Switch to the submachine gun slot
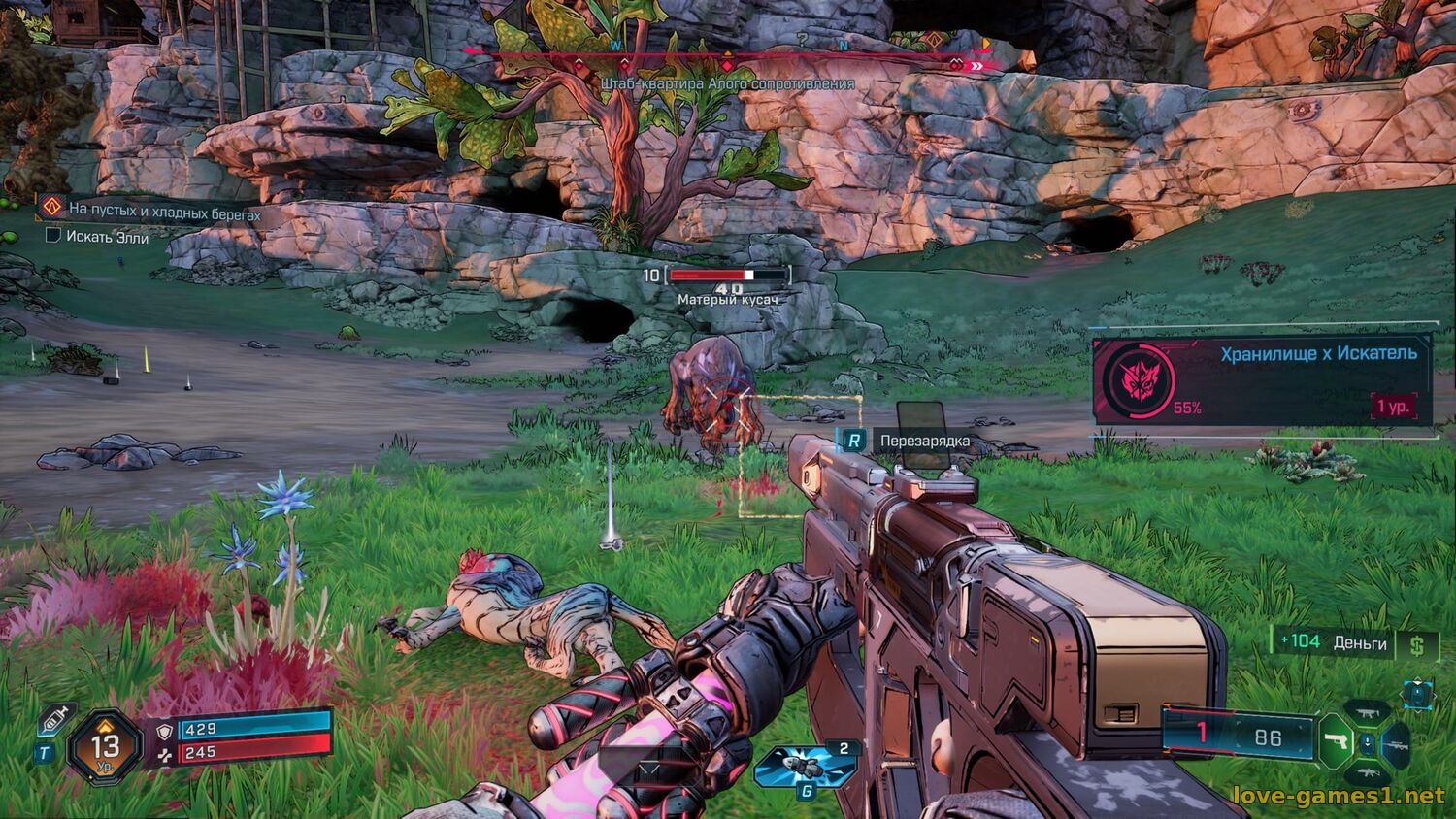1456x819 pixels. pyautogui.click(x=1367, y=714)
